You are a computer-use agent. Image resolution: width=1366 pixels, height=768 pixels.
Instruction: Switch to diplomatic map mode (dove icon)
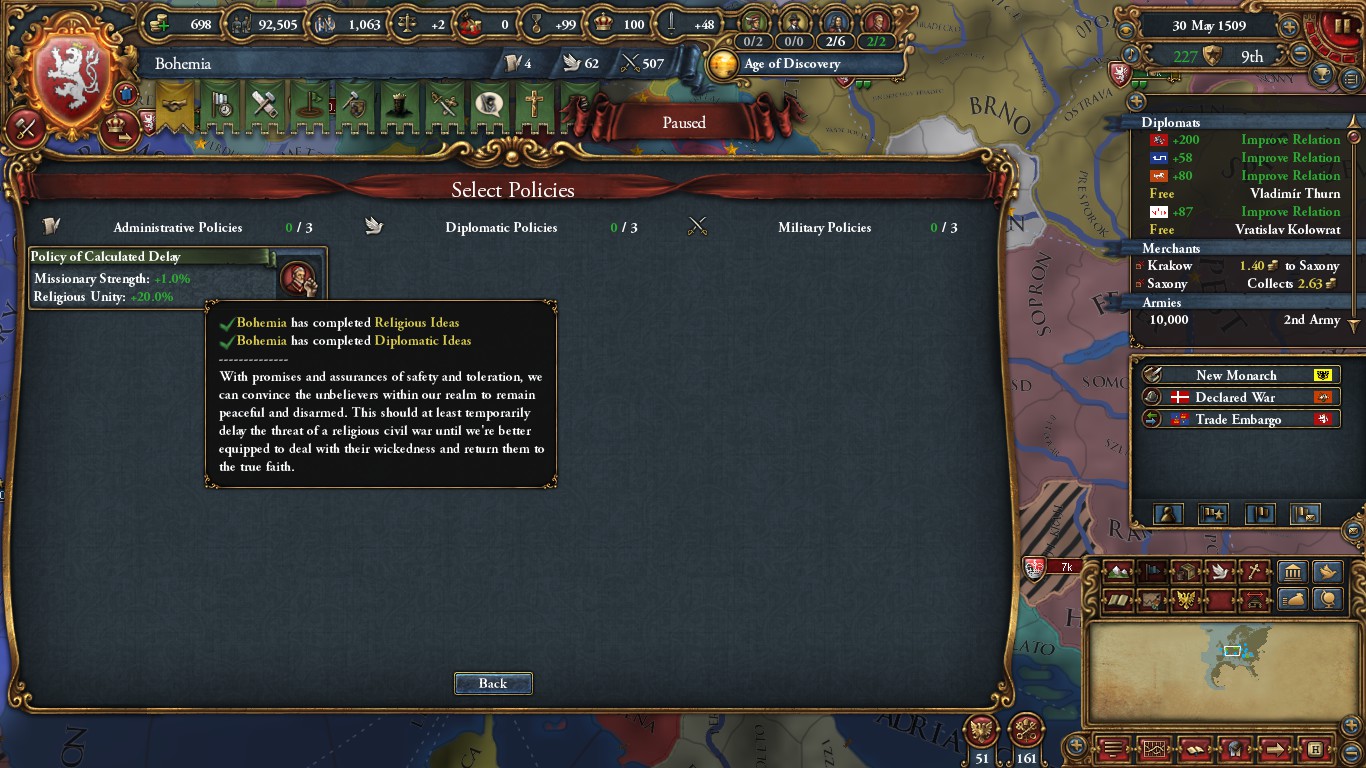tap(1218, 572)
